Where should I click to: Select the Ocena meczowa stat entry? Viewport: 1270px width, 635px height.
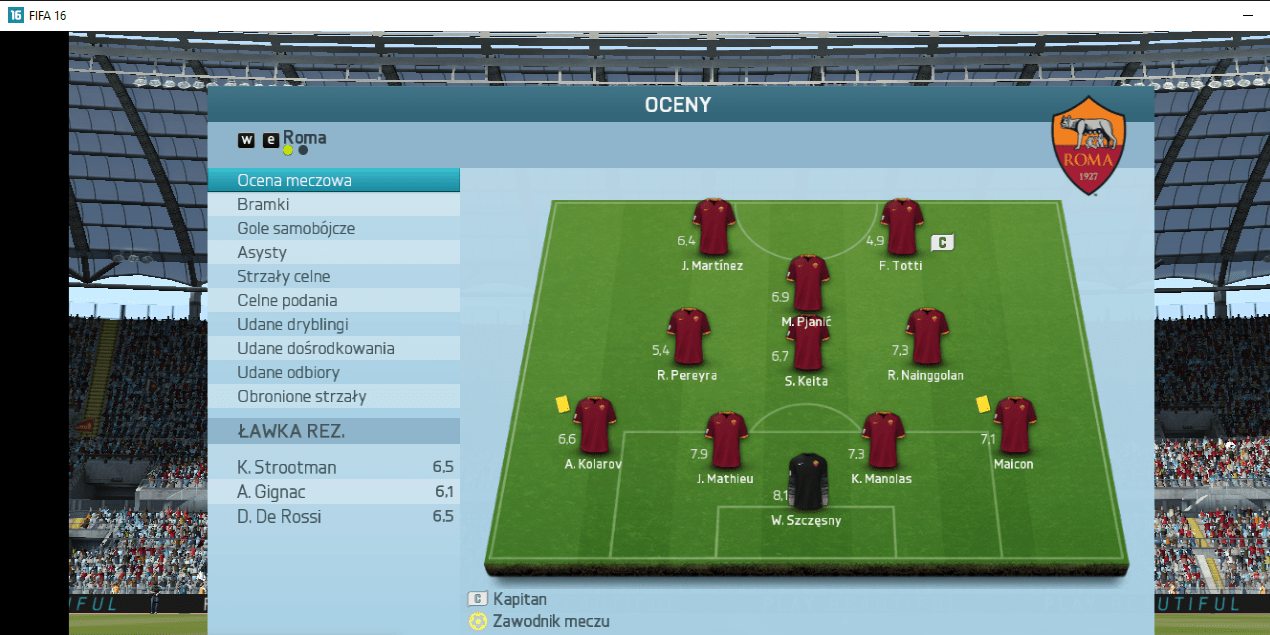pos(333,181)
